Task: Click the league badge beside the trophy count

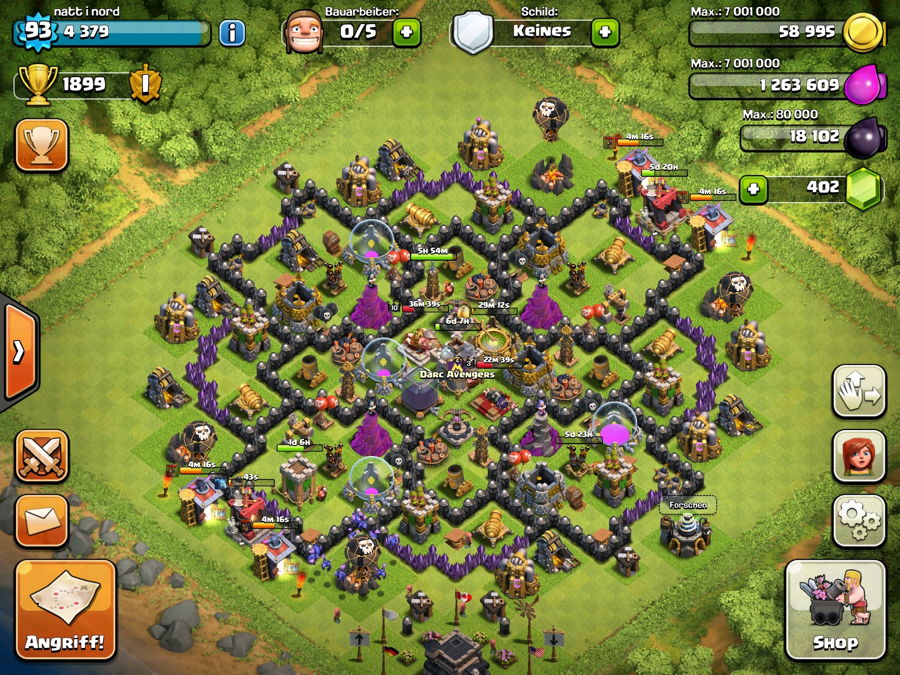Action: point(144,84)
